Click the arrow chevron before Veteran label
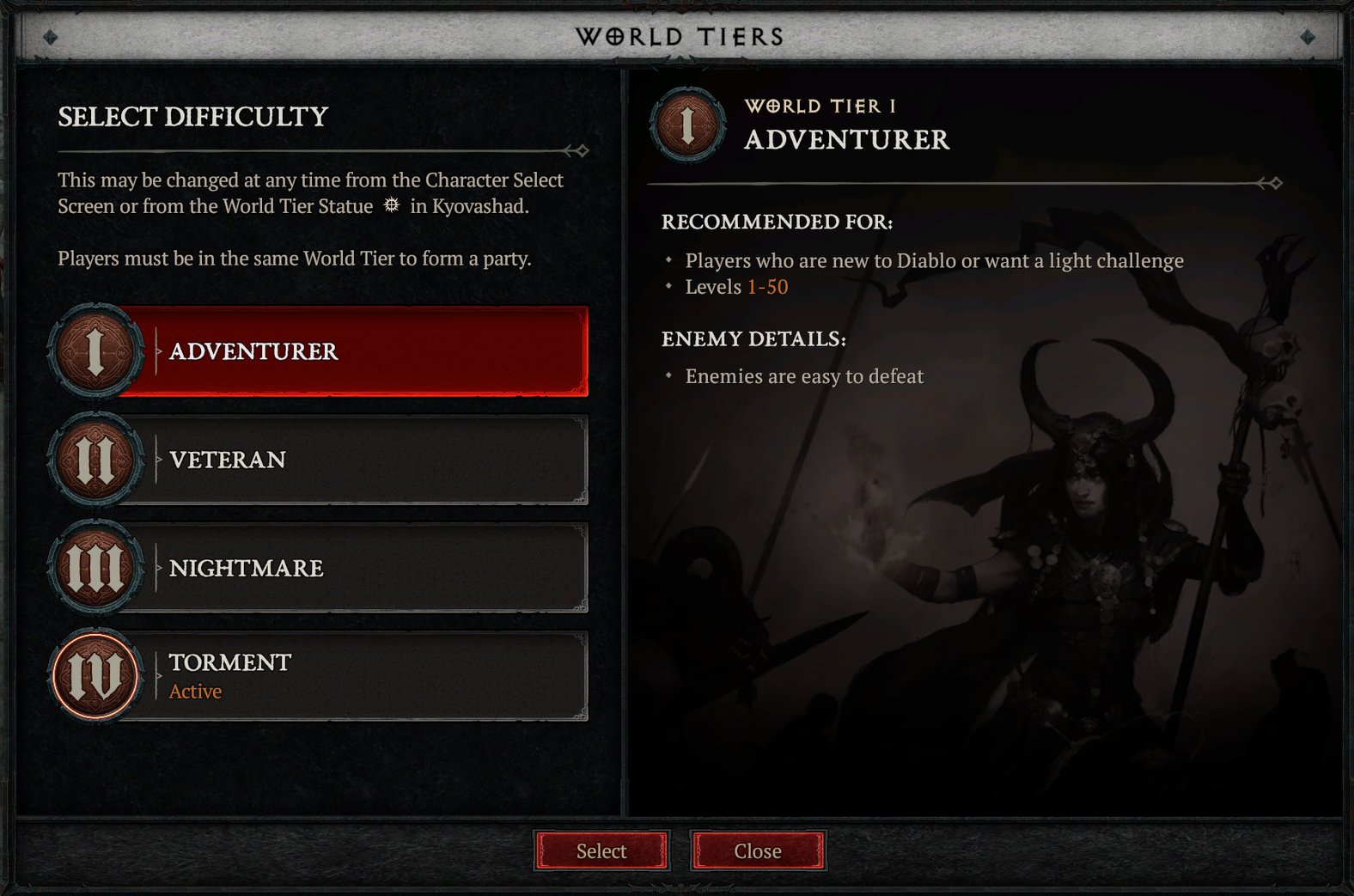This screenshot has width=1354, height=896. point(157,460)
